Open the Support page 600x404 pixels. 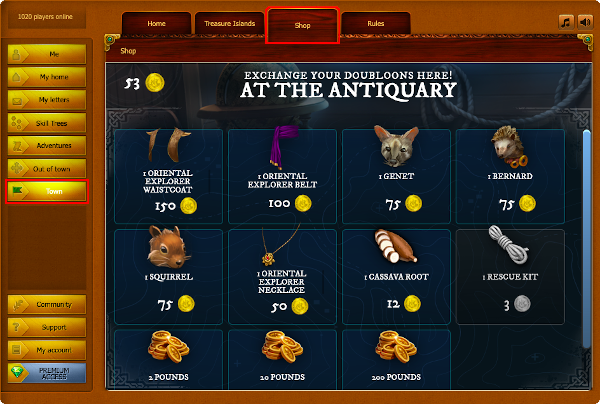tap(54, 327)
